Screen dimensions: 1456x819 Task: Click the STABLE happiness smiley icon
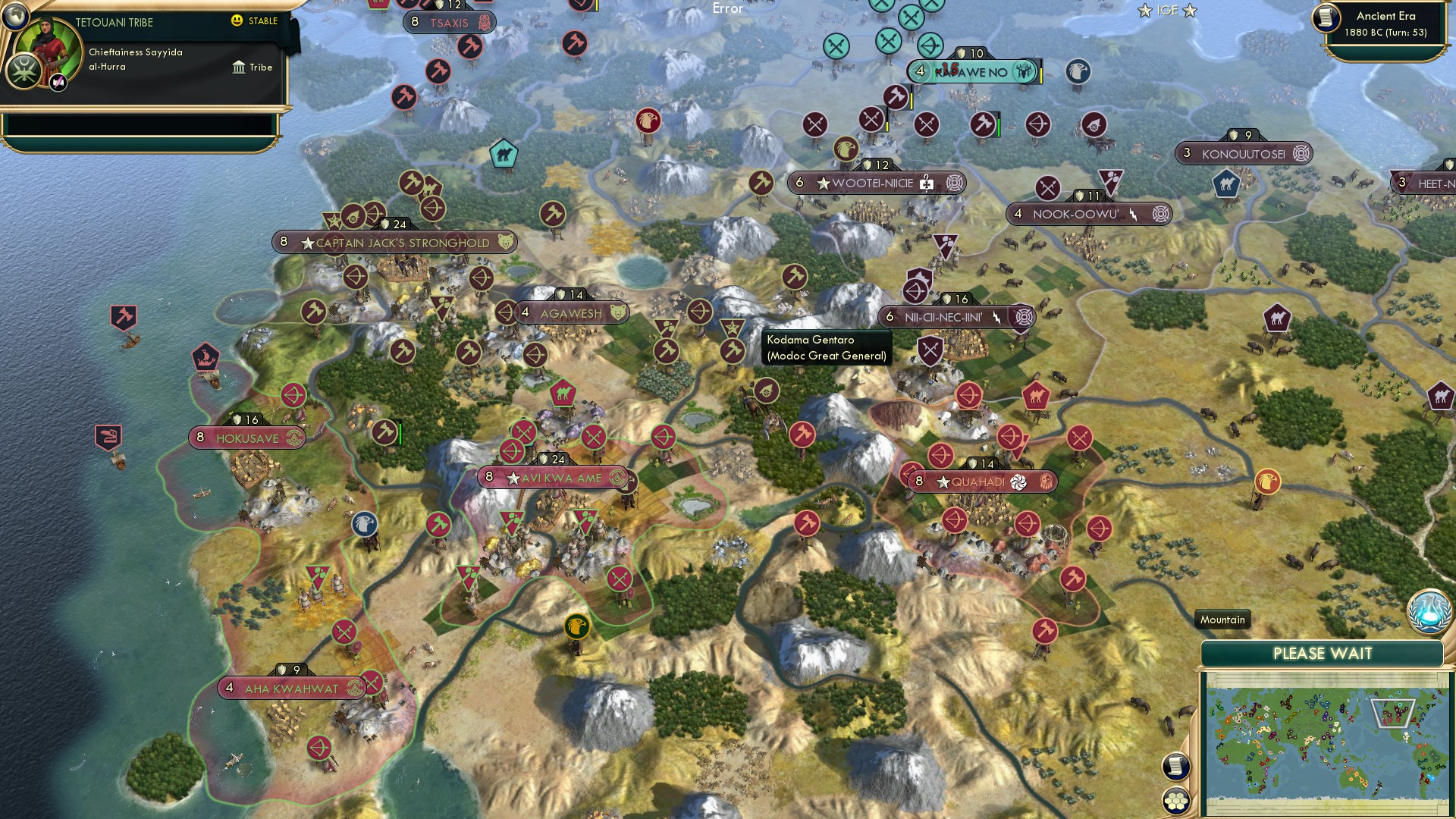click(237, 21)
